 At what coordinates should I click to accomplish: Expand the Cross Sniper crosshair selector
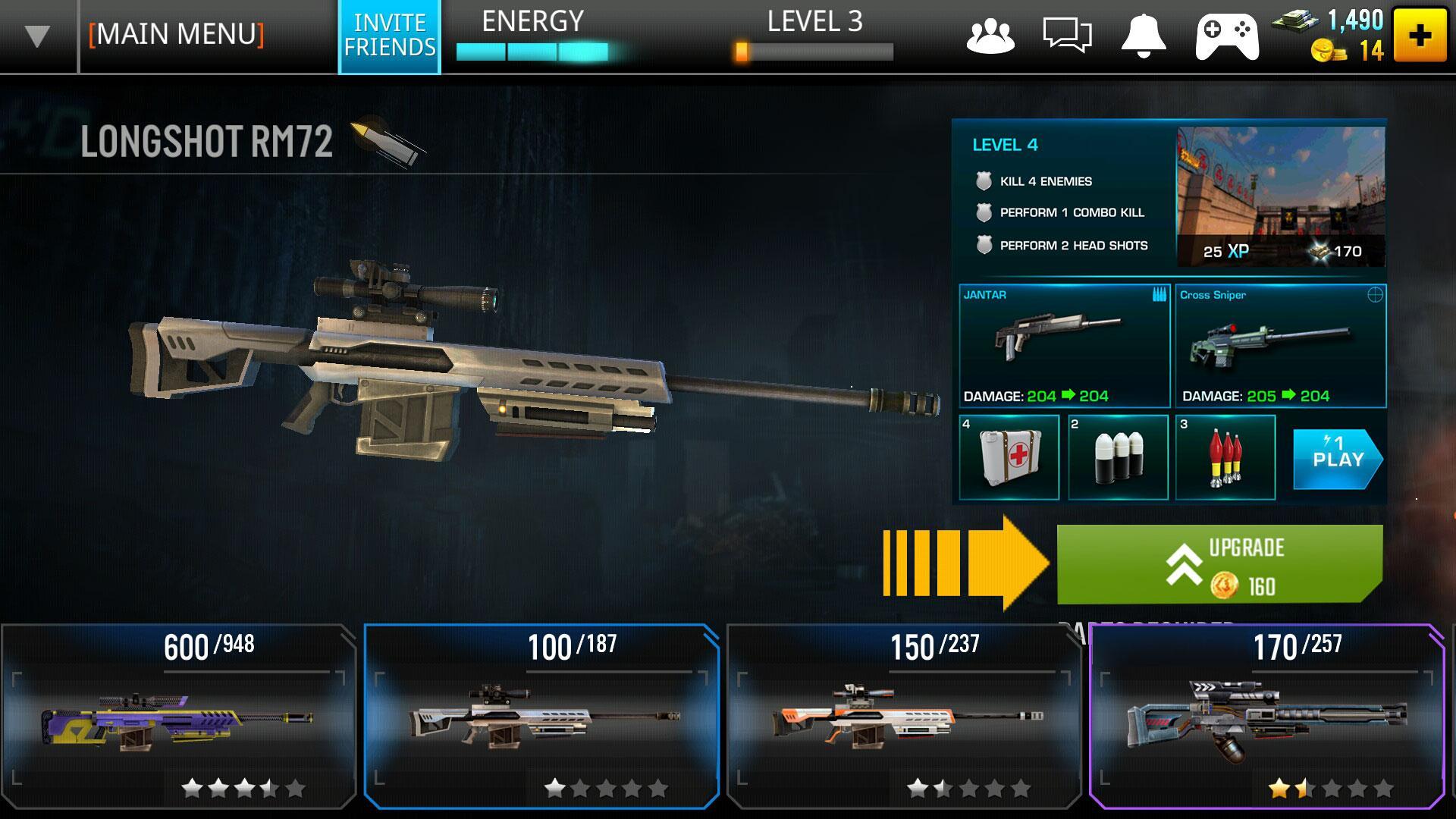[1376, 296]
